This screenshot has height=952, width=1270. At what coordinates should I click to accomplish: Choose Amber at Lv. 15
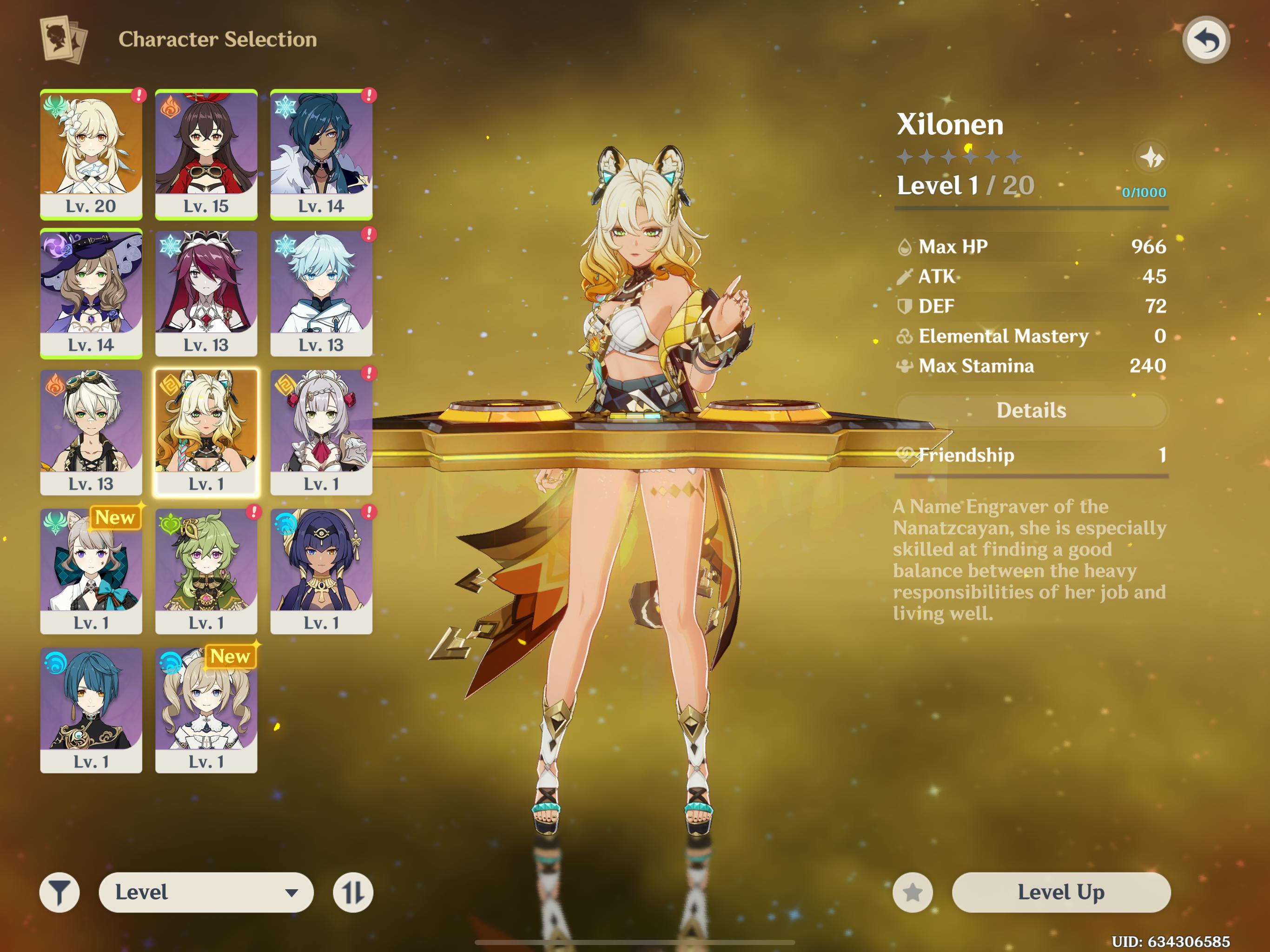tap(206, 154)
